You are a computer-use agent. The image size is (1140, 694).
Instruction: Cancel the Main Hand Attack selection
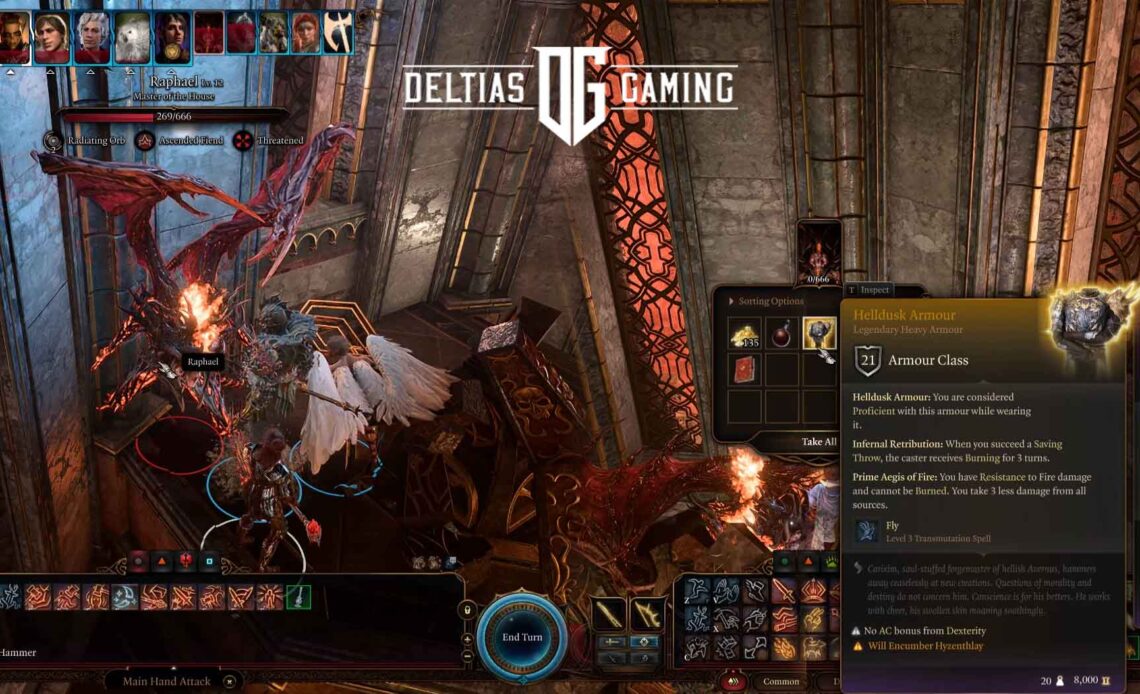tap(230, 681)
